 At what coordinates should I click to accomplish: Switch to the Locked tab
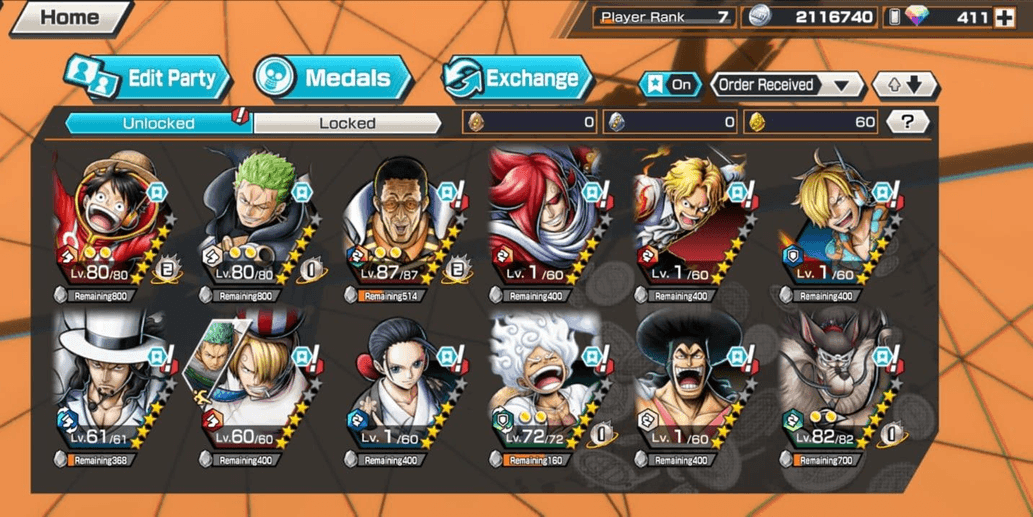coord(347,123)
